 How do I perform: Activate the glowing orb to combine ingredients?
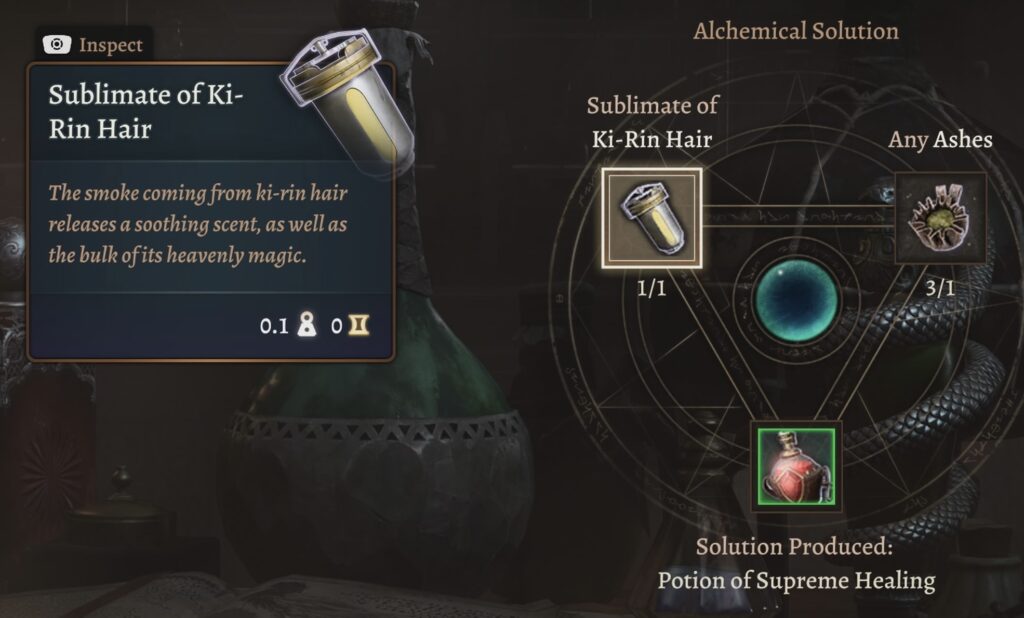(x=795, y=300)
